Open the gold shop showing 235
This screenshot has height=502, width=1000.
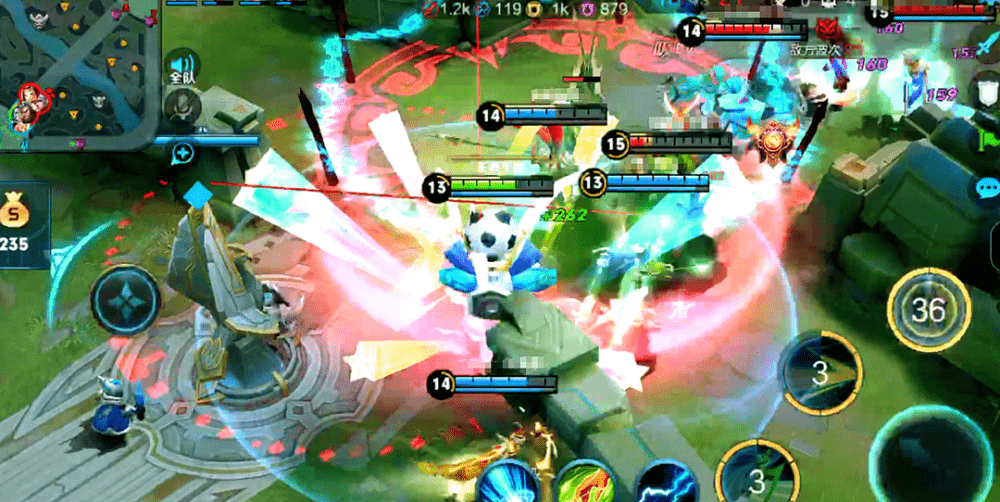(18, 224)
